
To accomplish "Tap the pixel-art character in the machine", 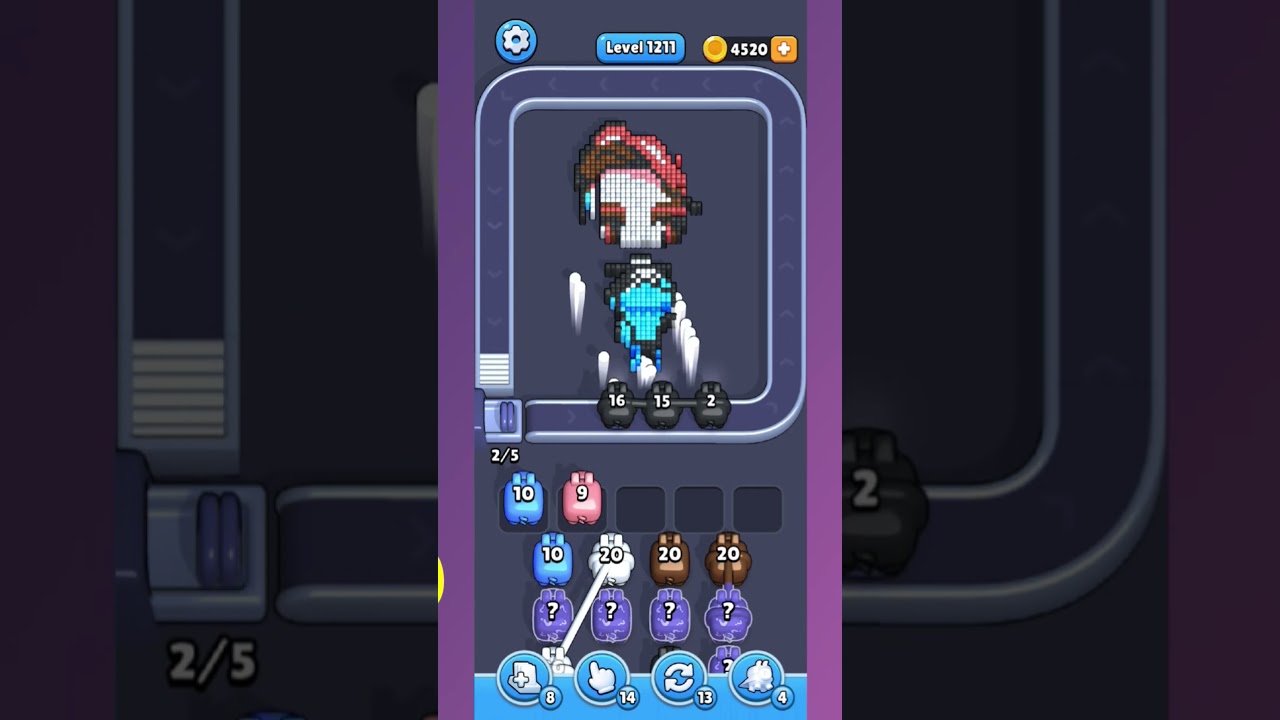I will 634,230.
